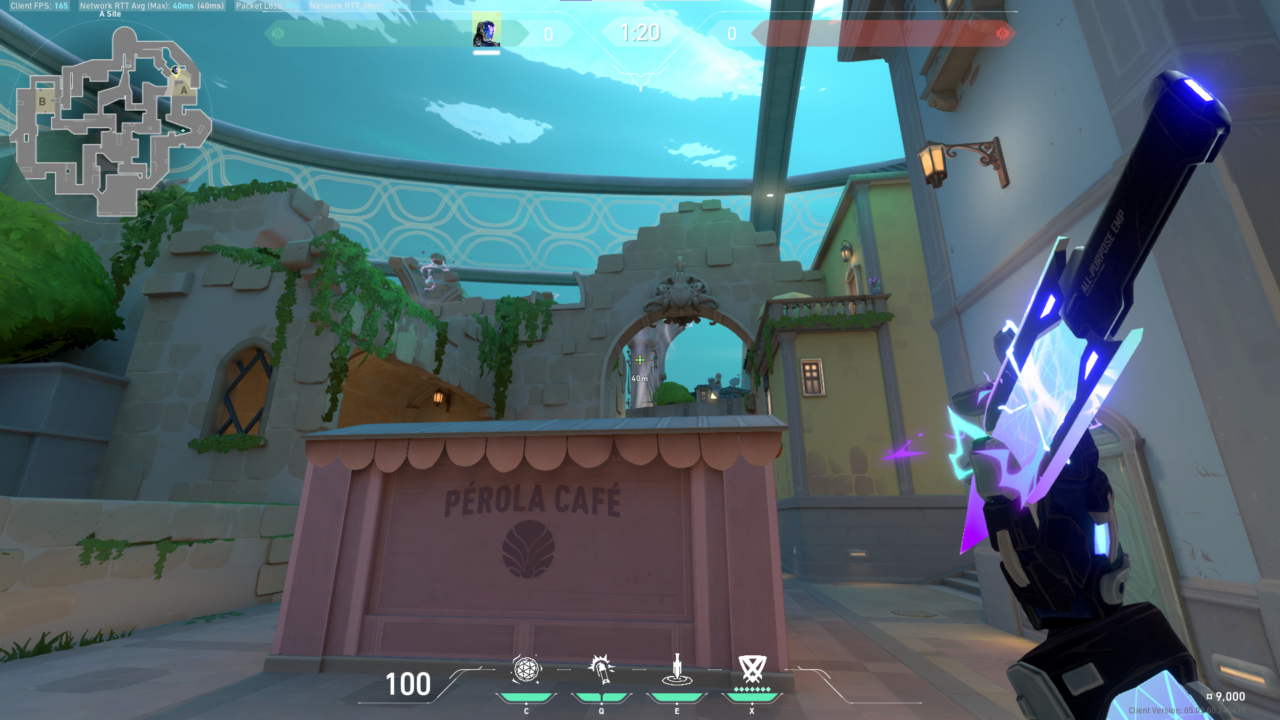Use the FLASH/drive ability icon
The width and height of the screenshot is (1280, 720).
coord(600,669)
